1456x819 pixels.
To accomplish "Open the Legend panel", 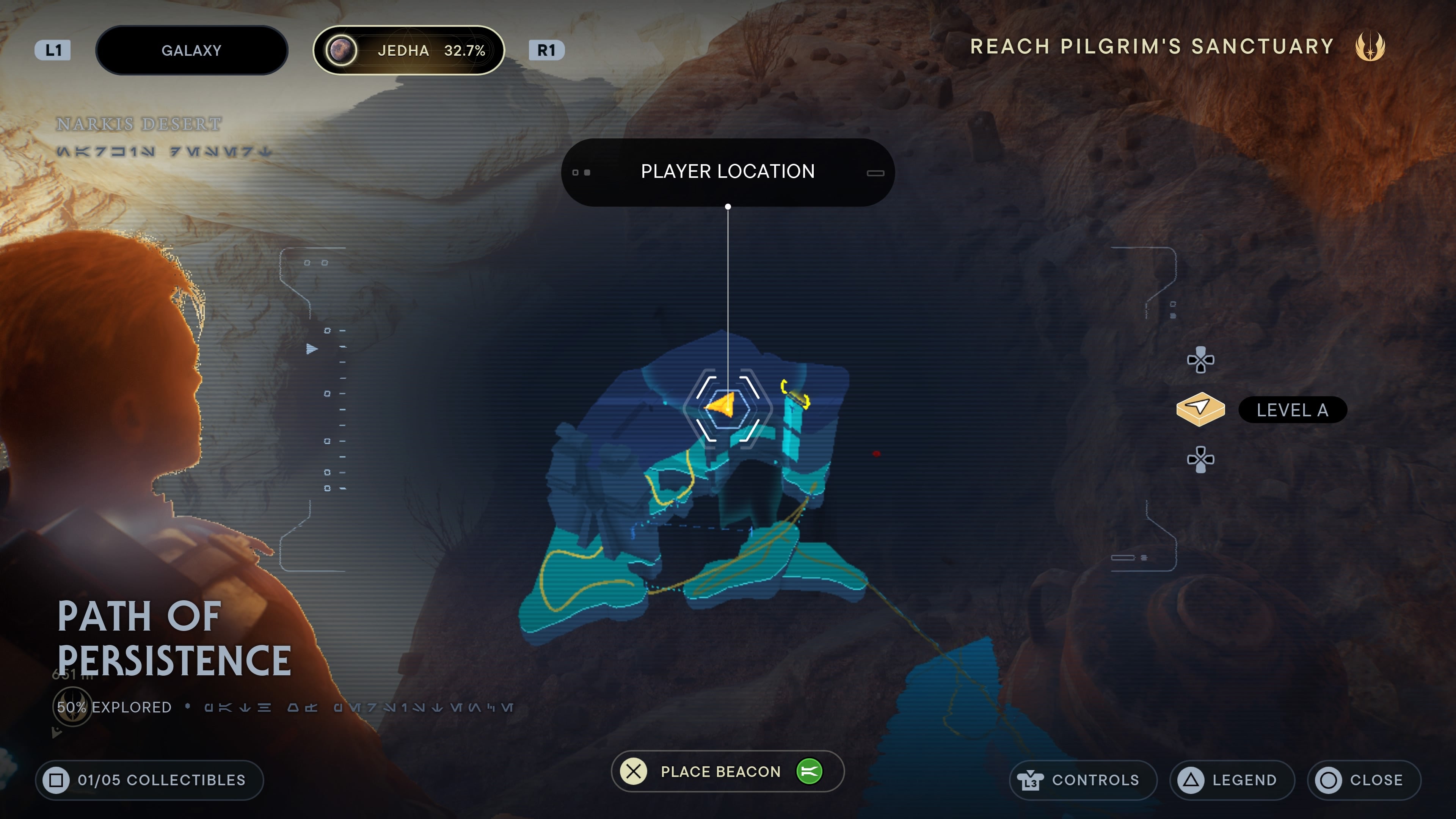I will click(x=1232, y=780).
